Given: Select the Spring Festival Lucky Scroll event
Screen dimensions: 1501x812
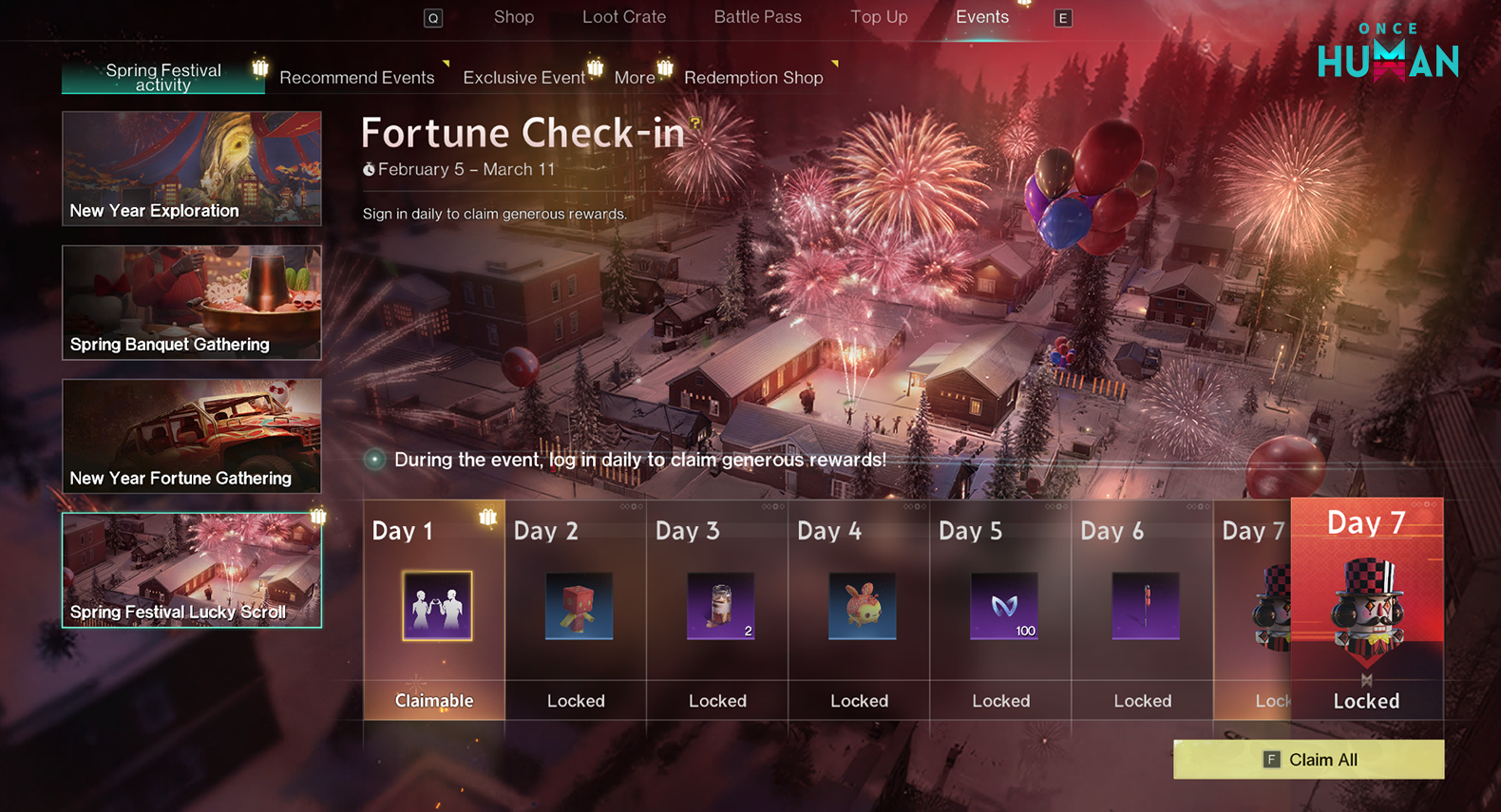Looking at the screenshot, I should coord(192,571).
